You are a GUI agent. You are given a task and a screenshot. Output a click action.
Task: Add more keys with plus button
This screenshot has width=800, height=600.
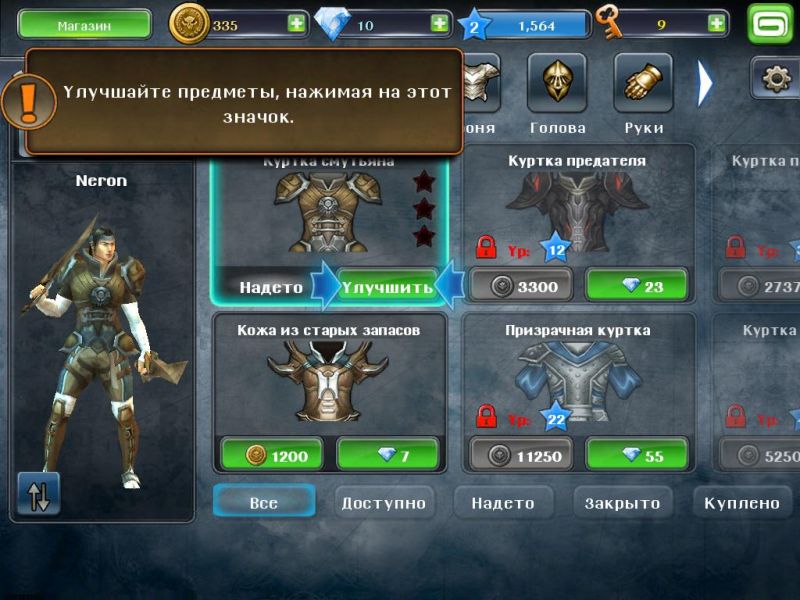(717, 21)
